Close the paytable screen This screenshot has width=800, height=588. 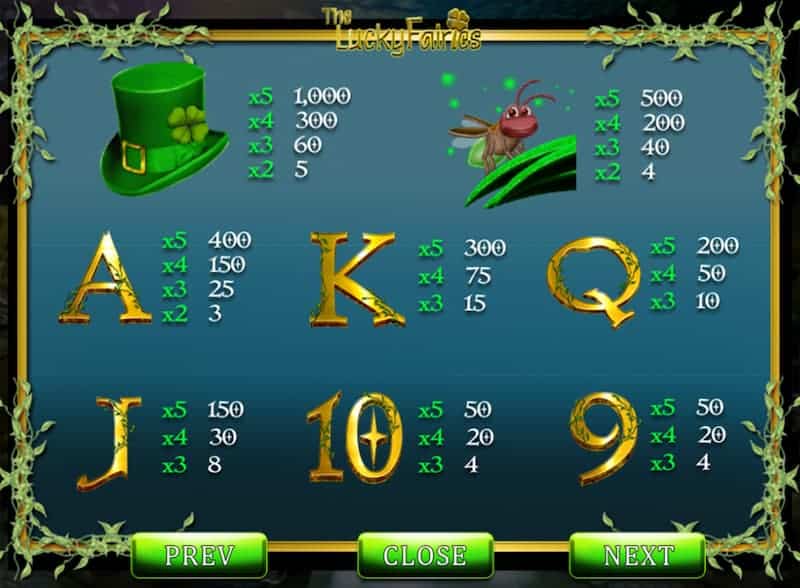[x=425, y=555]
